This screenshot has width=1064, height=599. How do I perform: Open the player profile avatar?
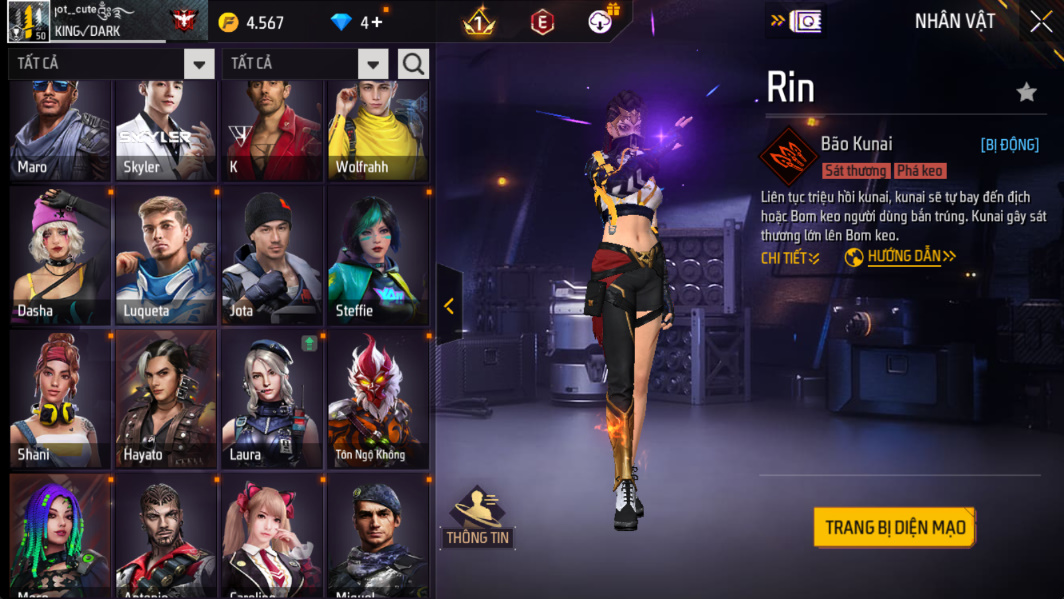tap(28, 21)
